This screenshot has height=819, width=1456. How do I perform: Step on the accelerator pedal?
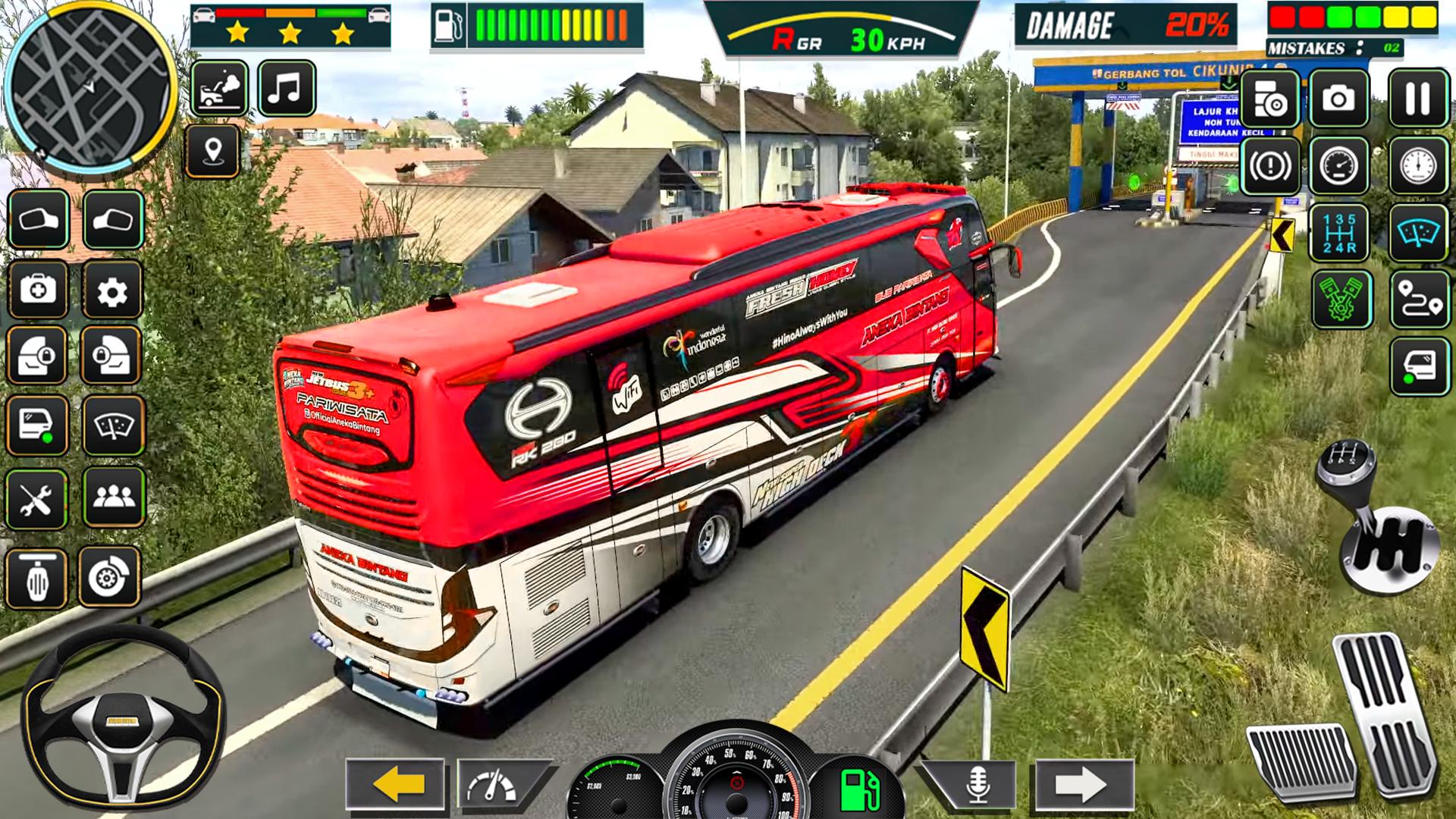coord(1386,713)
